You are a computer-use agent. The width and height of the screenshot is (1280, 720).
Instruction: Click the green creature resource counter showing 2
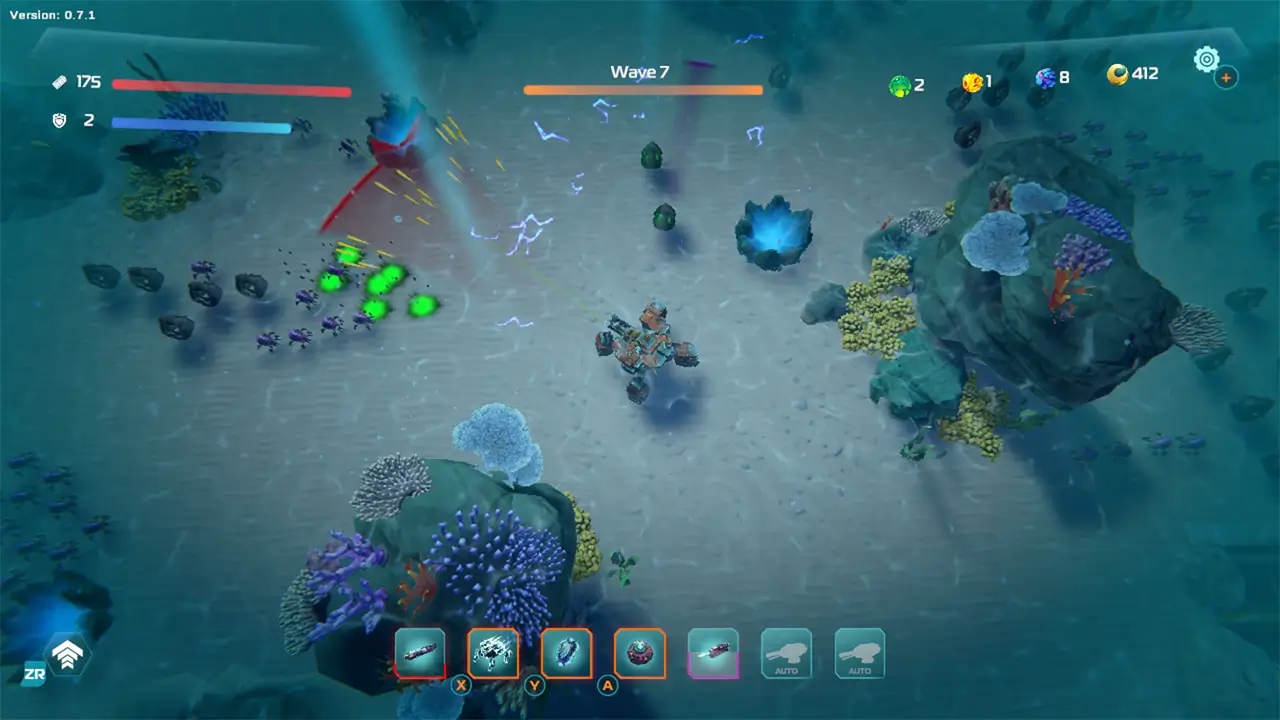(905, 84)
